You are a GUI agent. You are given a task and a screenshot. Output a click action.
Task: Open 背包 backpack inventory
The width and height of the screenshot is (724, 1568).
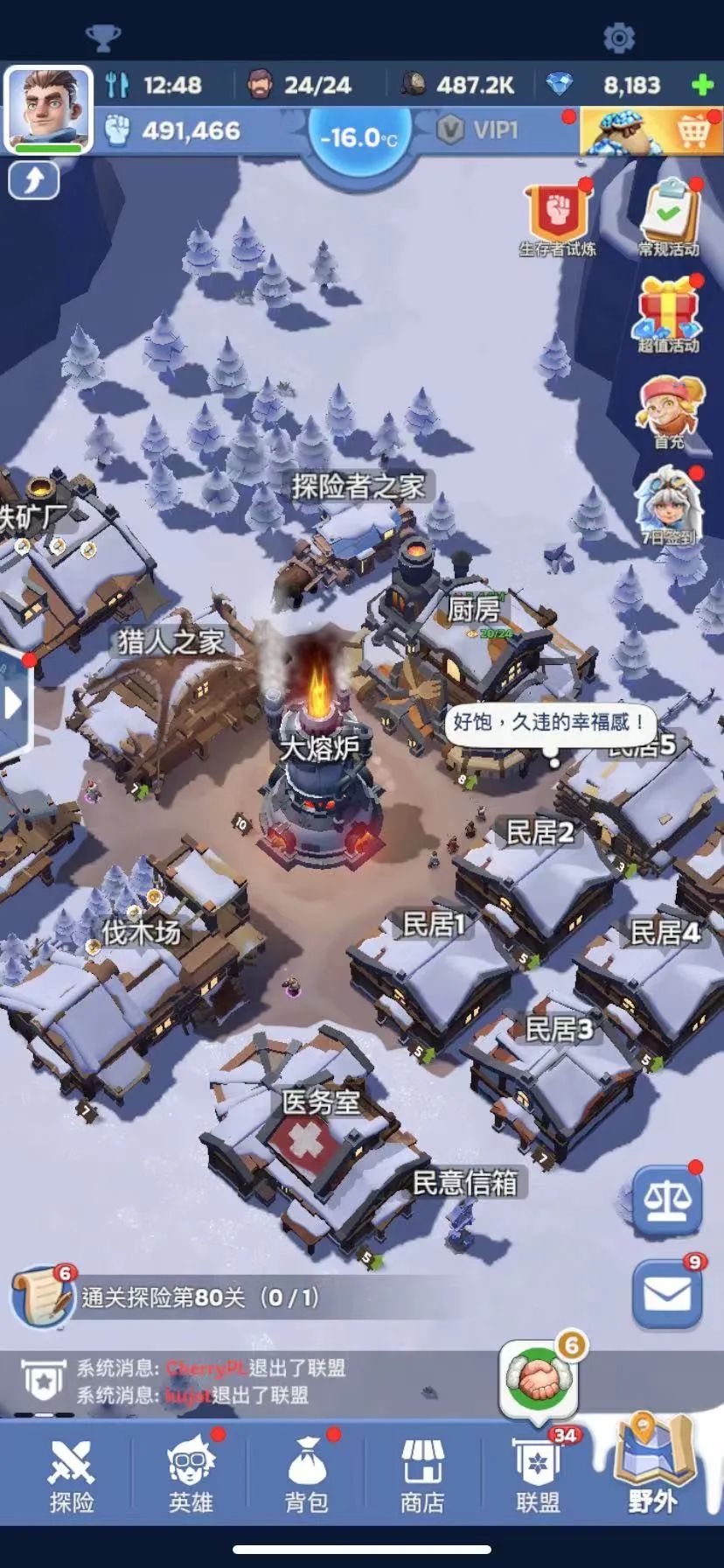(x=306, y=1477)
